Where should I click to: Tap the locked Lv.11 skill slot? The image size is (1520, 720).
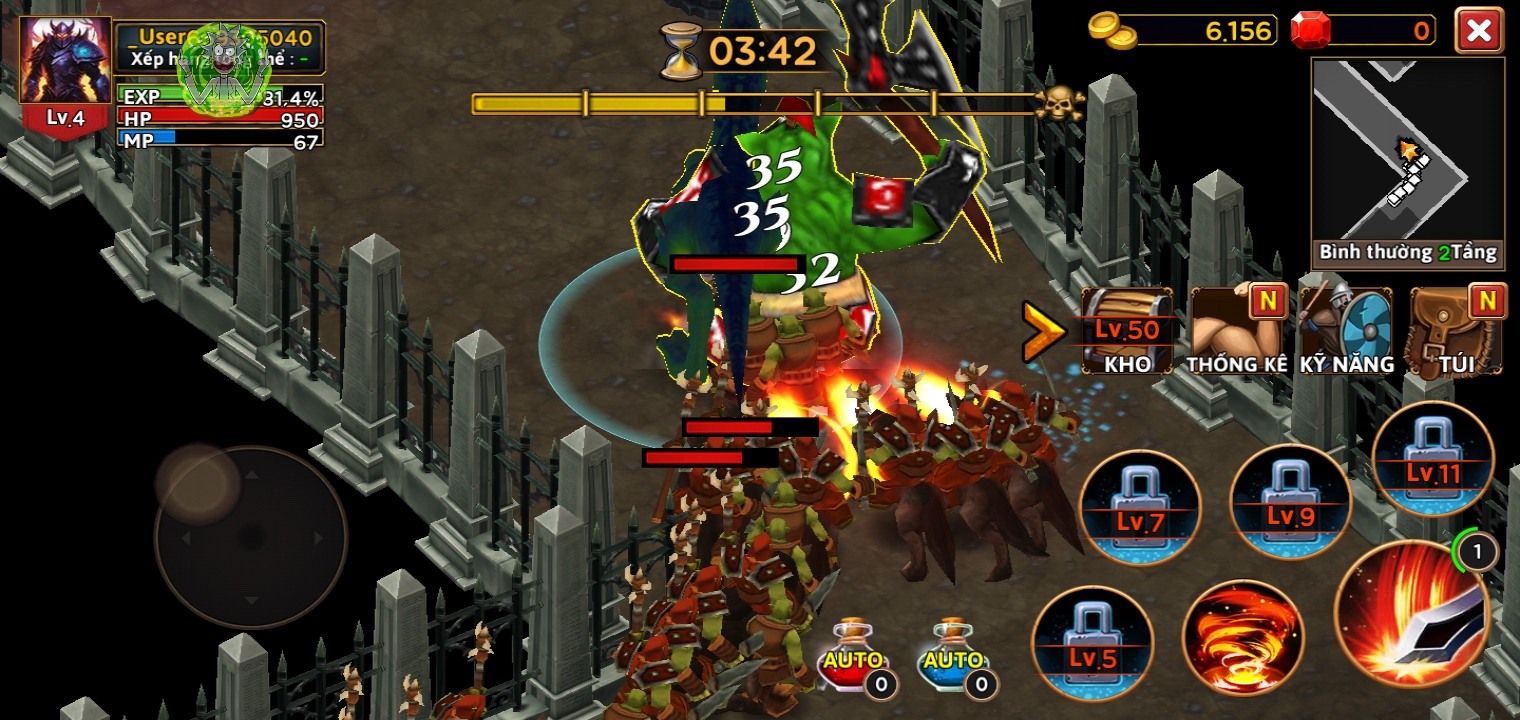tap(1433, 460)
